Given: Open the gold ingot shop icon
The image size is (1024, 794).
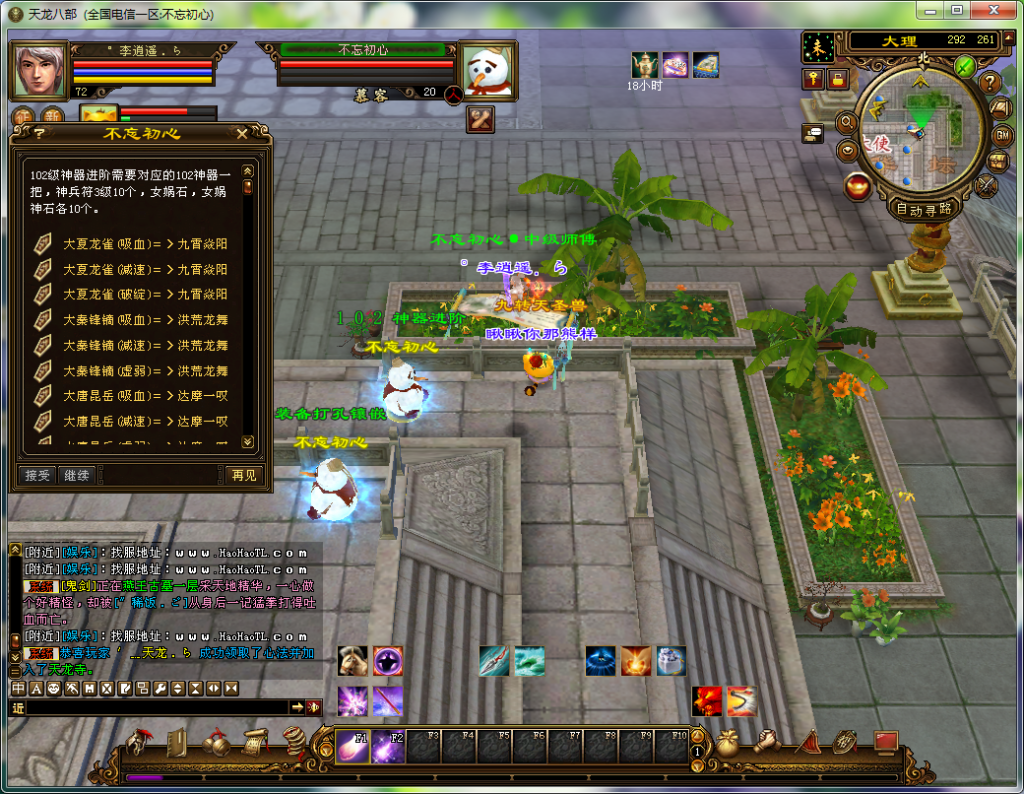Looking at the screenshot, I should point(857,186).
